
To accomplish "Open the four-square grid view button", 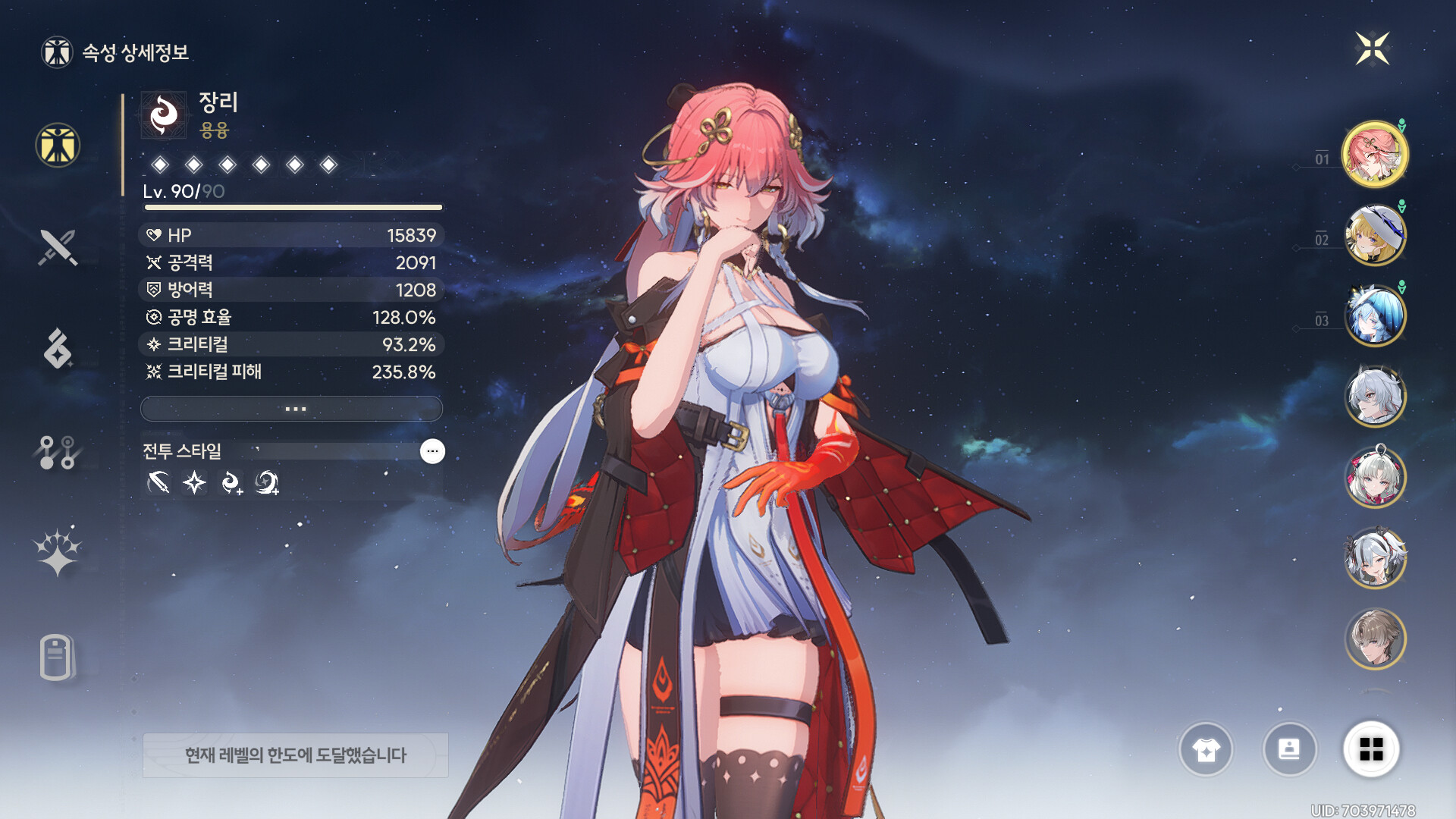I will pos(1371,749).
